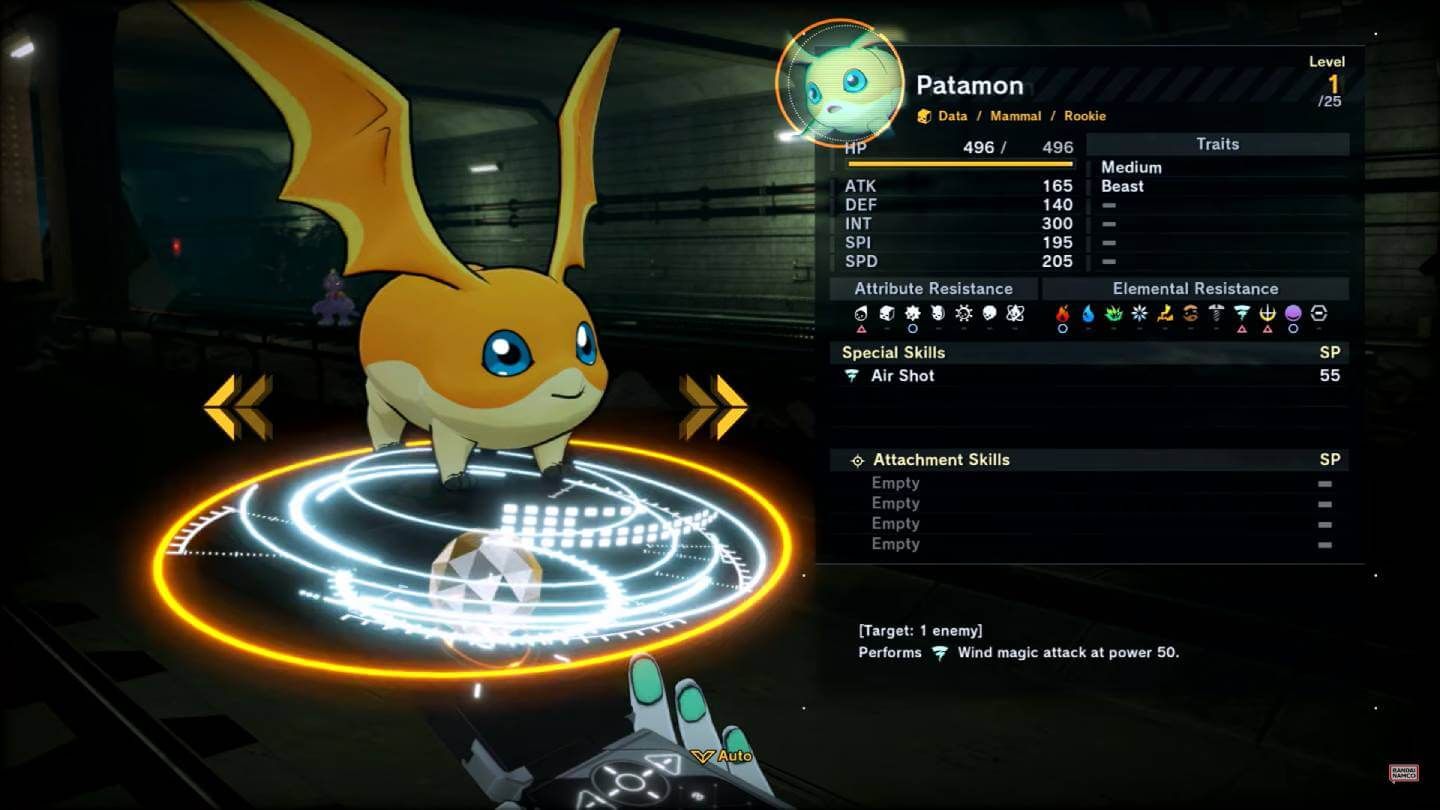Click the Water elemental resistance icon

[x=1087, y=313]
